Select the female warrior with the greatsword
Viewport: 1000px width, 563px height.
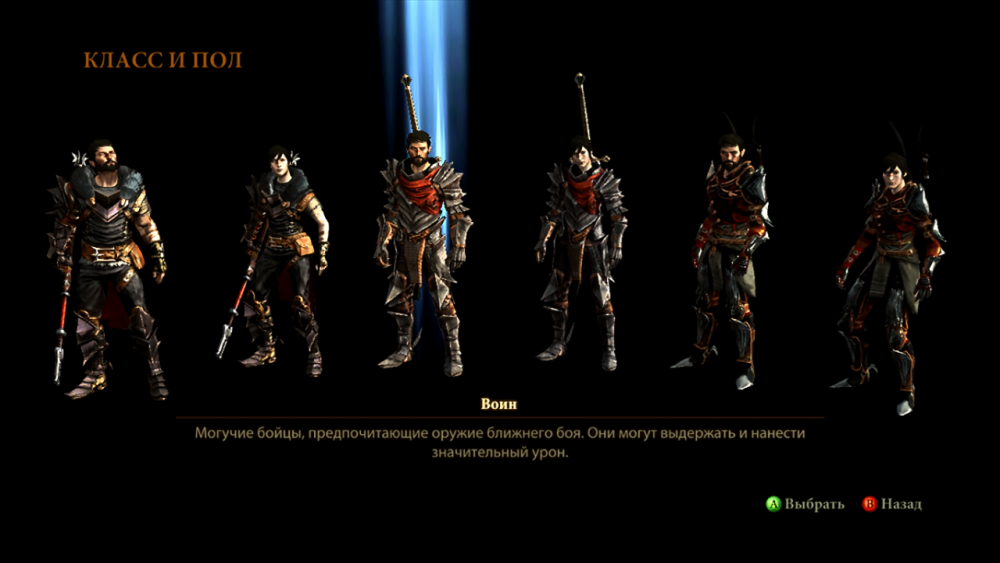578,250
